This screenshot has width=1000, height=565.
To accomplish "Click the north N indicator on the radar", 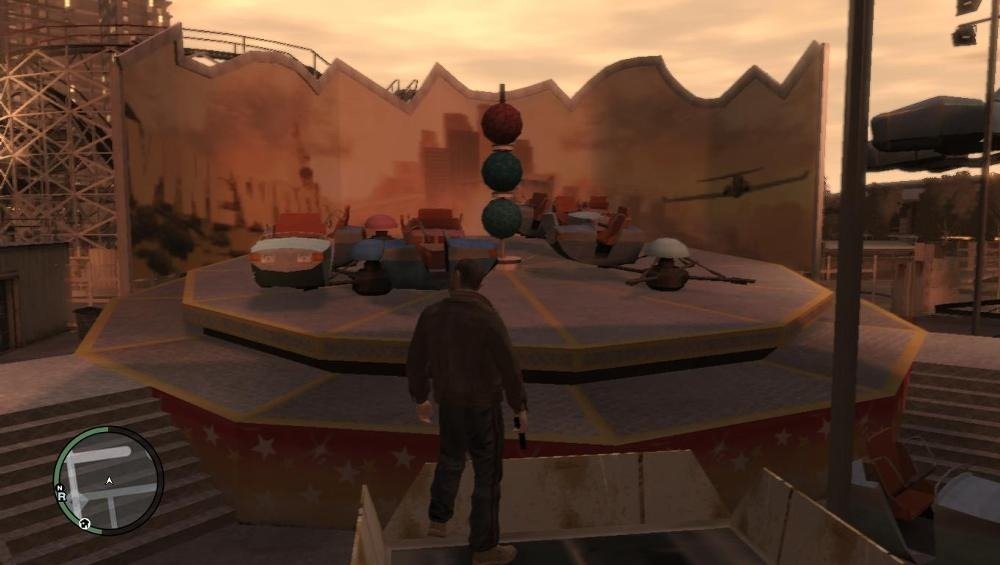I will tap(60, 486).
